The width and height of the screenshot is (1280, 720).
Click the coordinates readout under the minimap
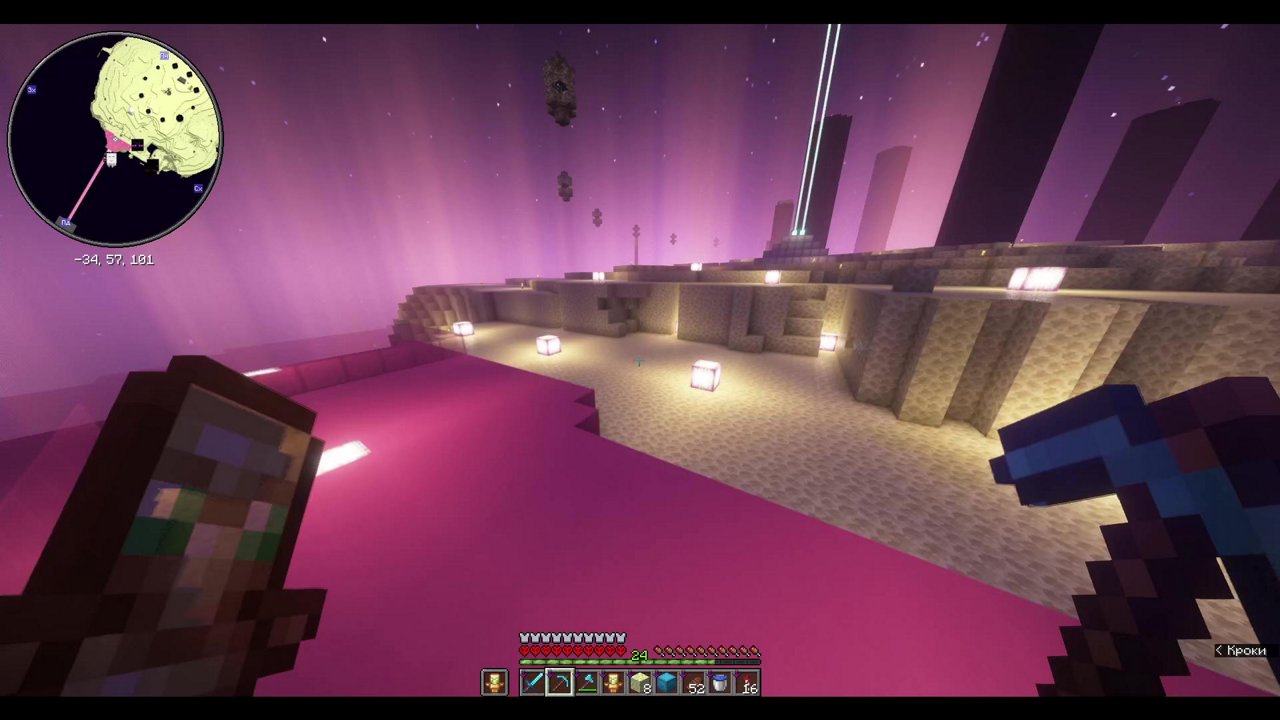[114, 258]
